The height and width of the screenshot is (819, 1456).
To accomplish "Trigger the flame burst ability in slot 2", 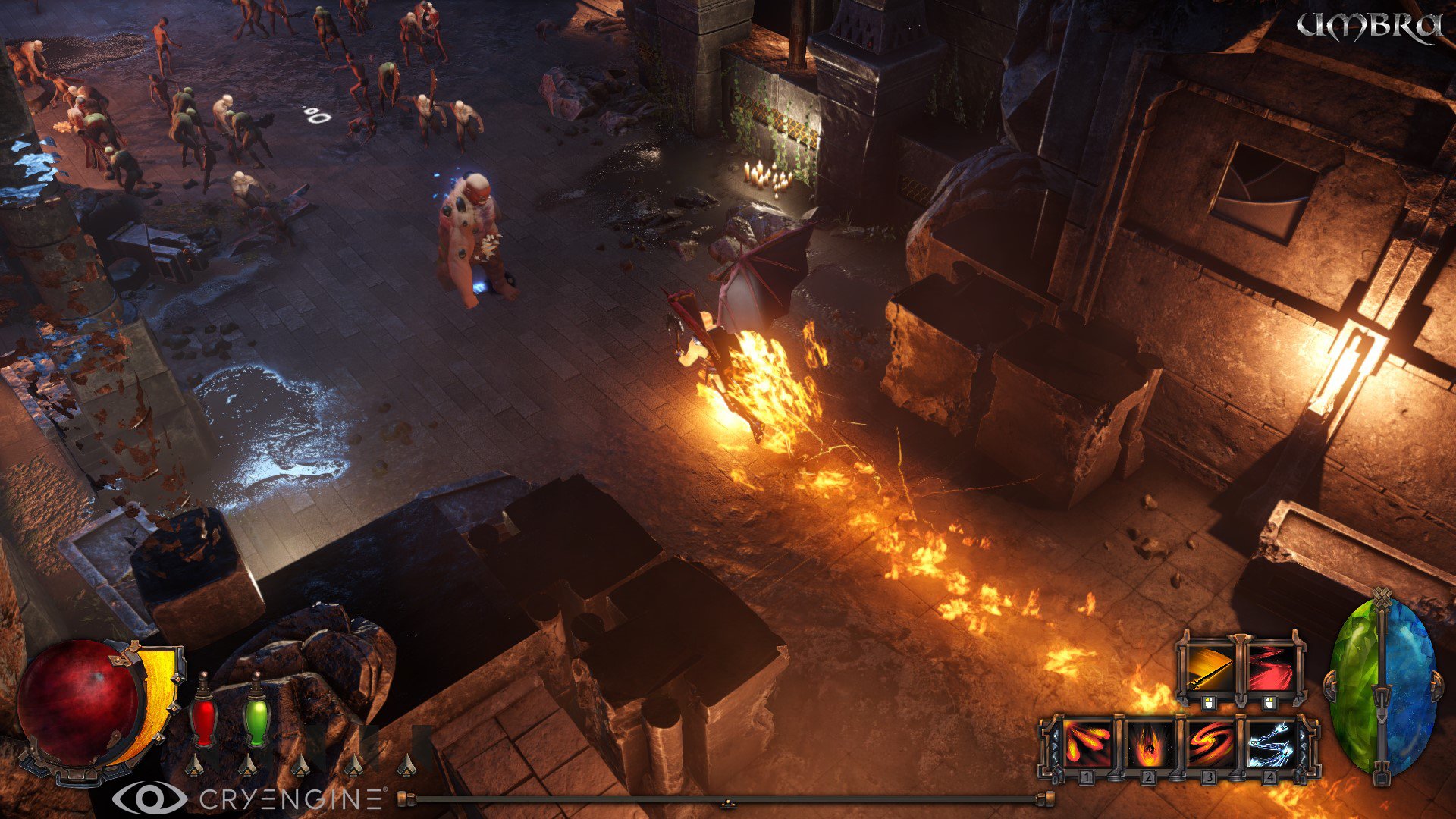I will [x=1147, y=743].
